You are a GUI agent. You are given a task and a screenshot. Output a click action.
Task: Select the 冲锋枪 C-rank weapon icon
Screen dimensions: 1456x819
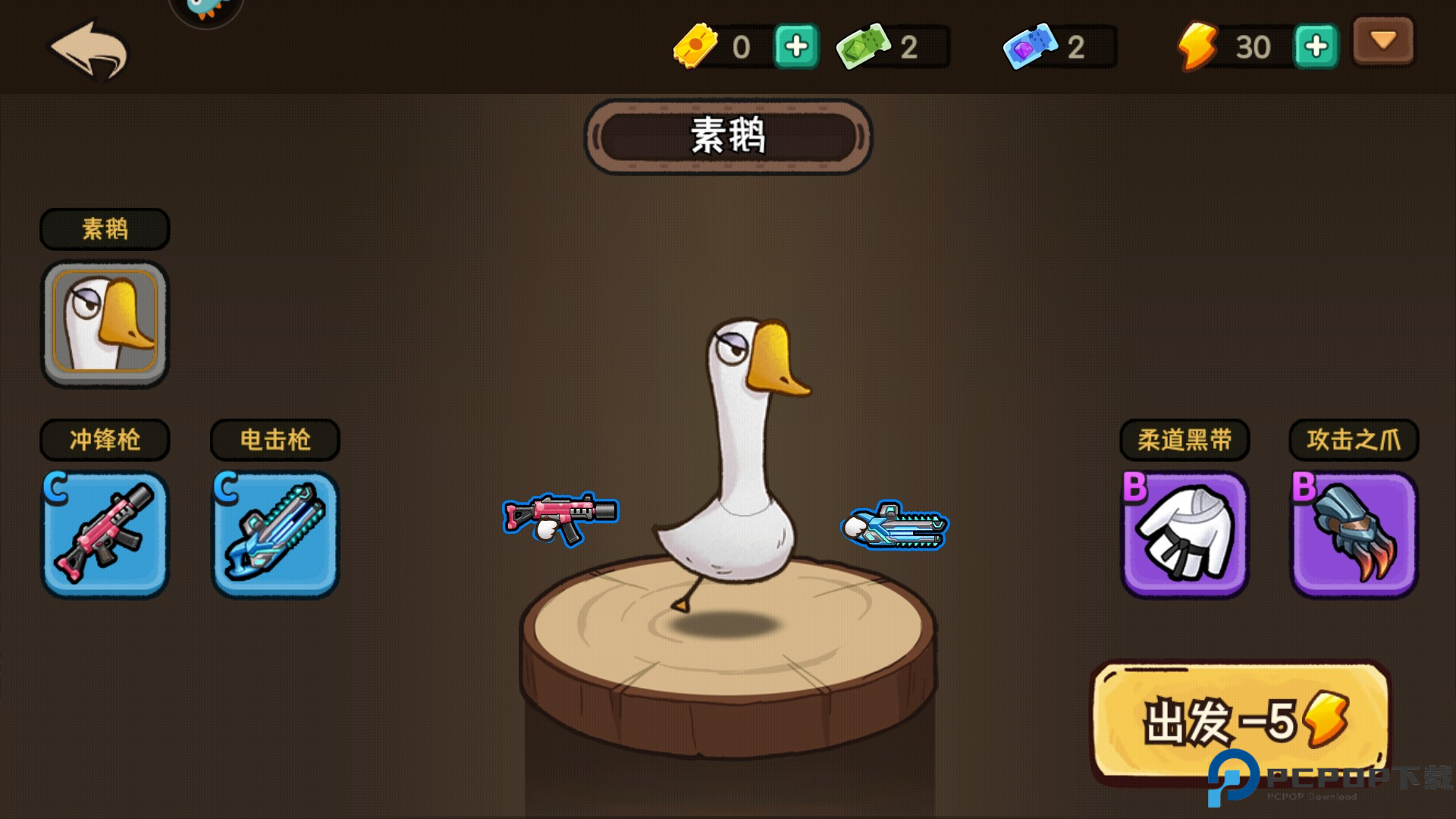click(104, 533)
